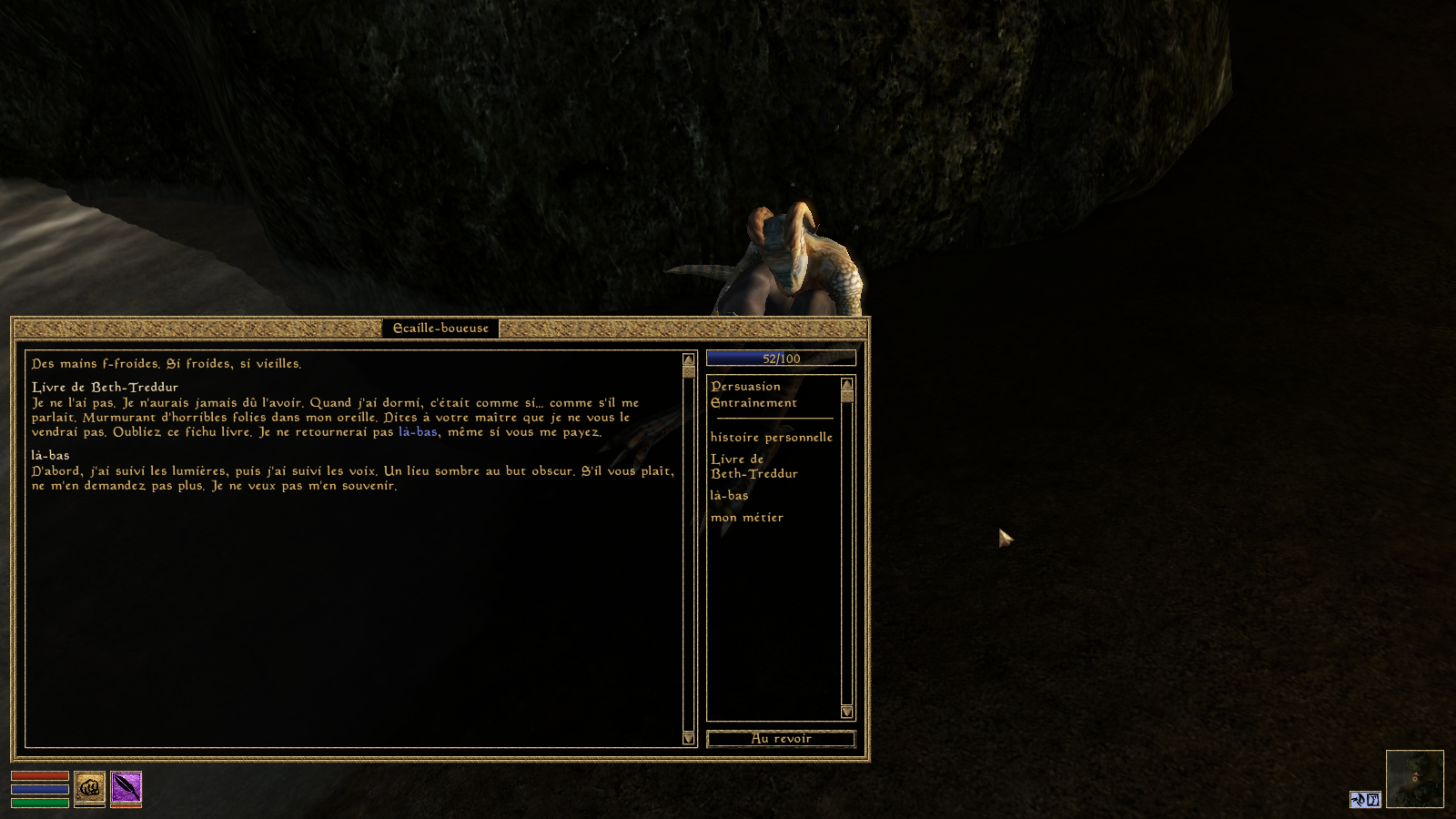Ask about histoire personnelle topic

coord(771,438)
